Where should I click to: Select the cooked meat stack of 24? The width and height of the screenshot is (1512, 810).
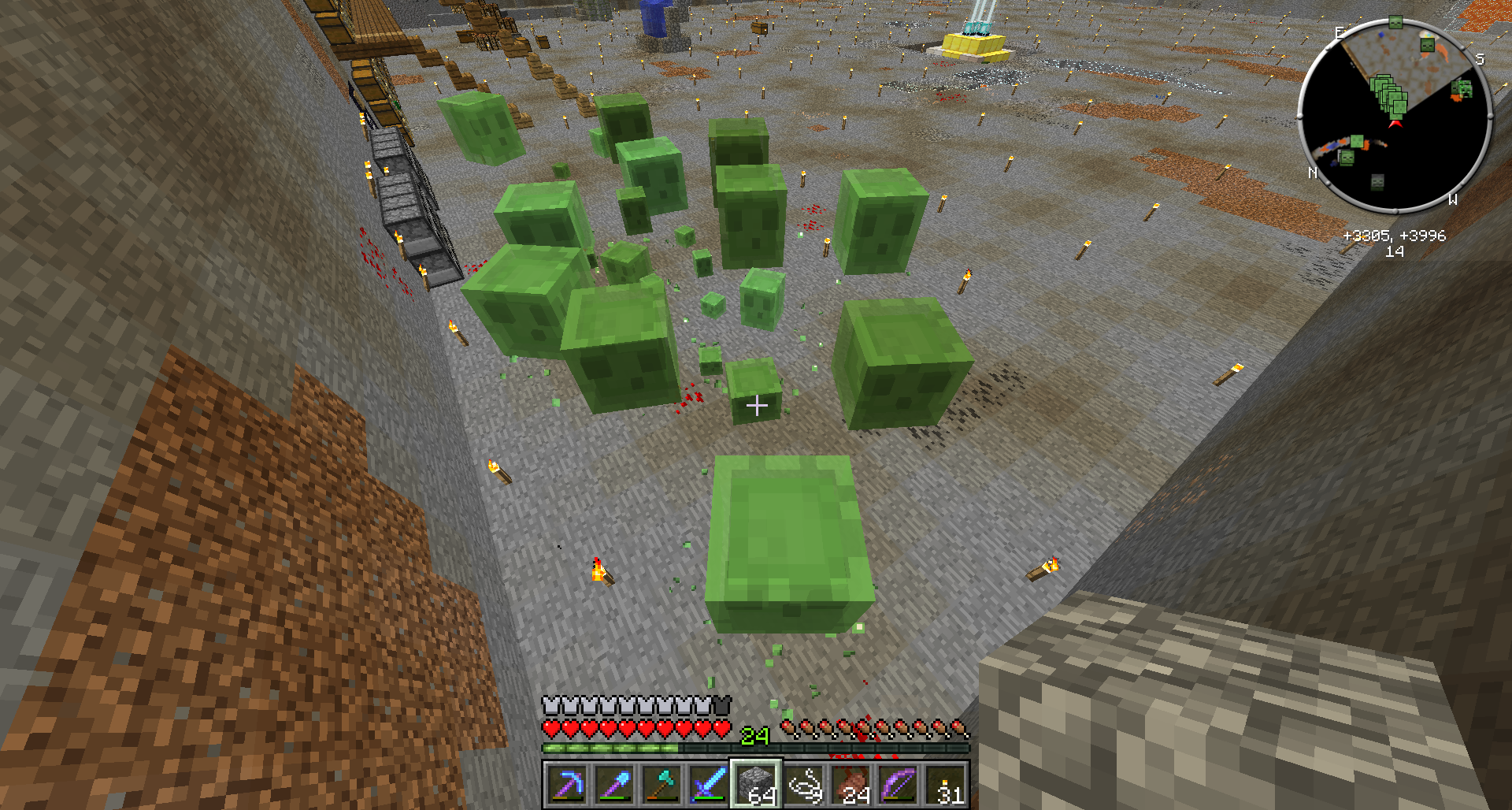pos(851,785)
